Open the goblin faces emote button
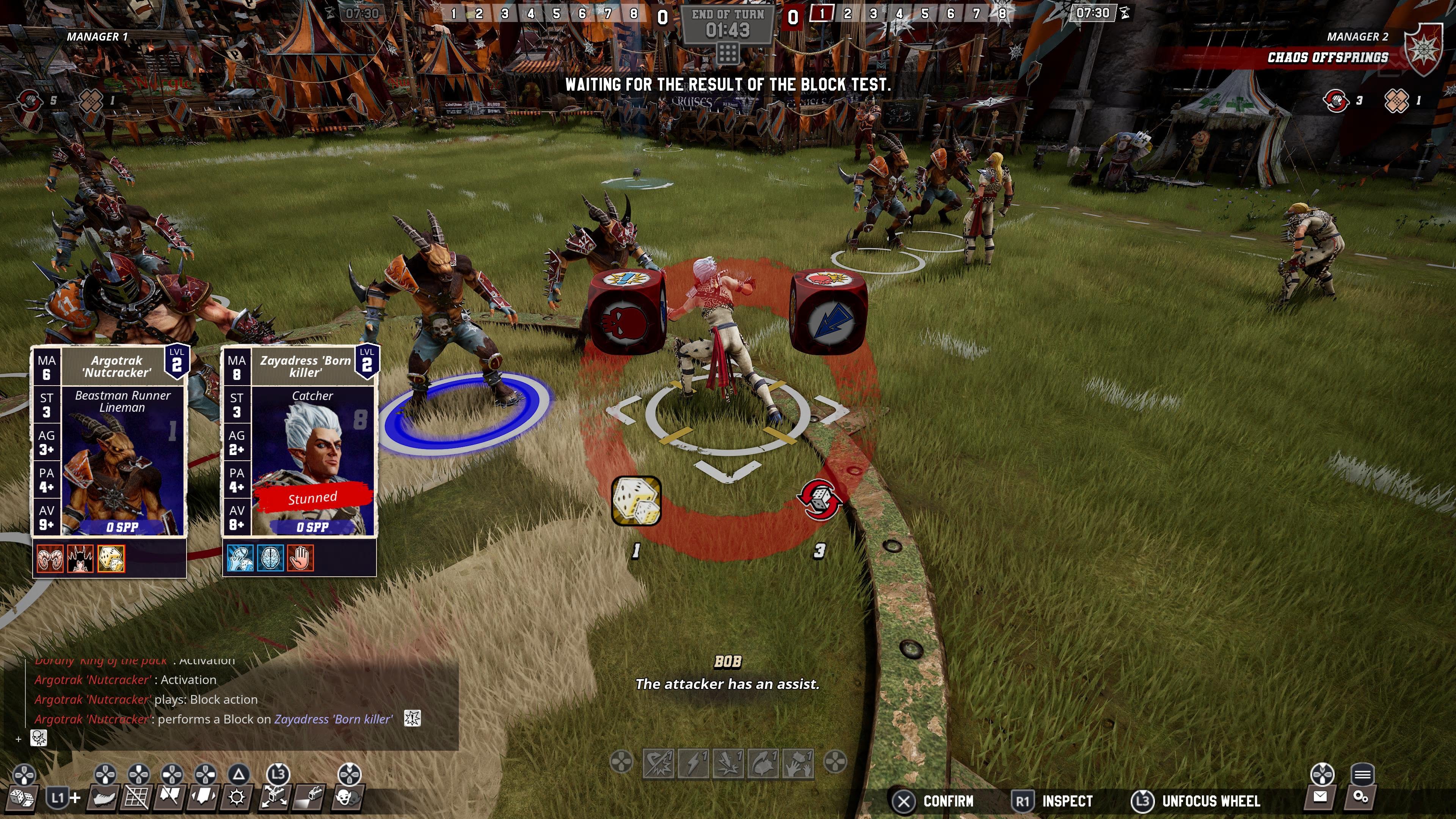 [347, 797]
